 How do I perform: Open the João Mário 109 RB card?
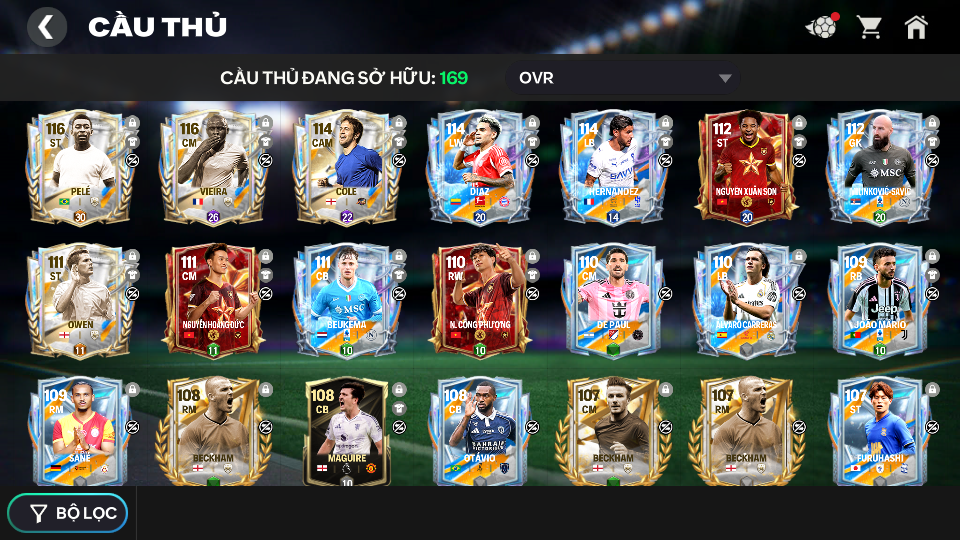878,298
